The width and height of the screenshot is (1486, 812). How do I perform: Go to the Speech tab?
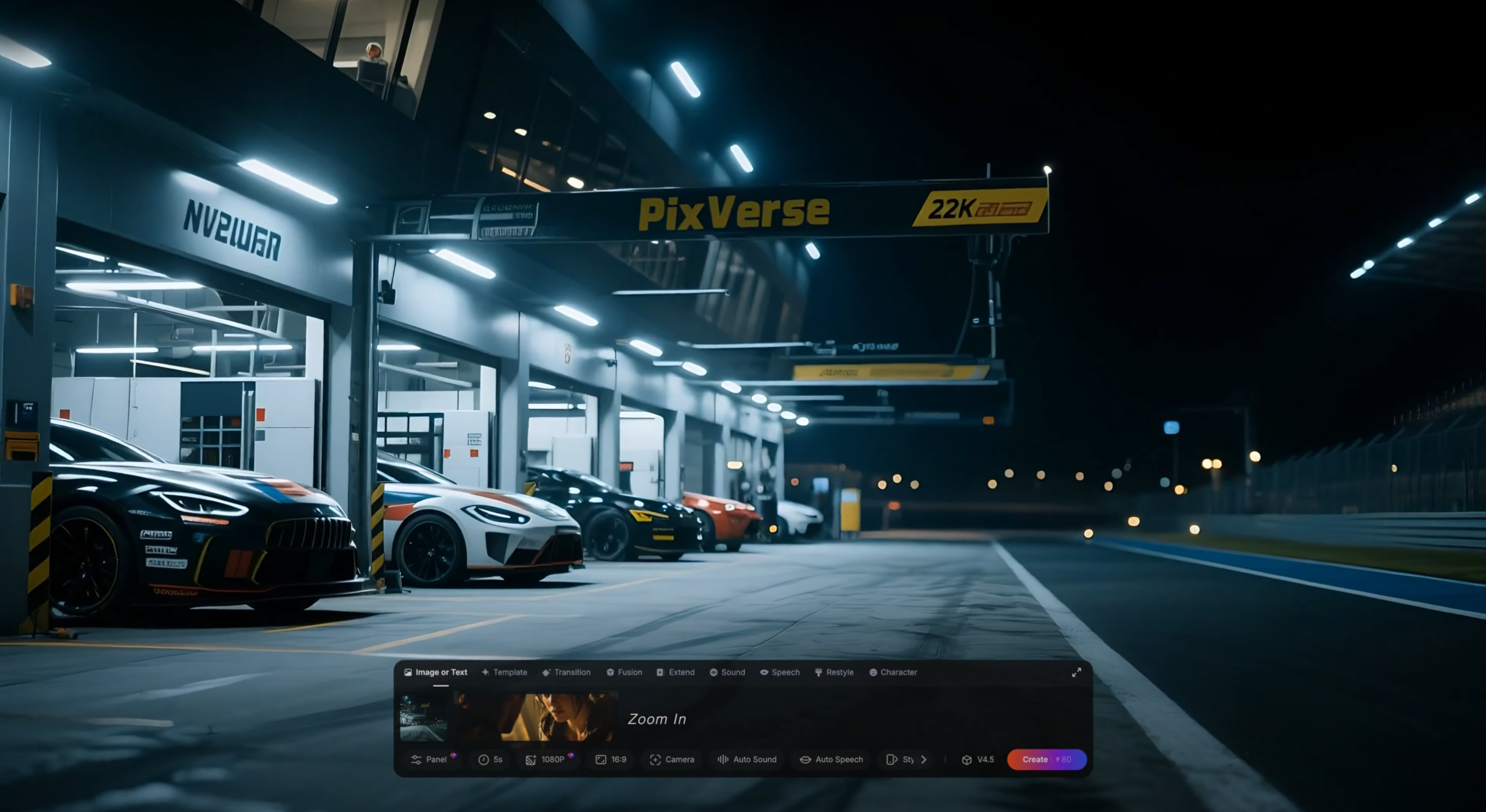coord(780,672)
